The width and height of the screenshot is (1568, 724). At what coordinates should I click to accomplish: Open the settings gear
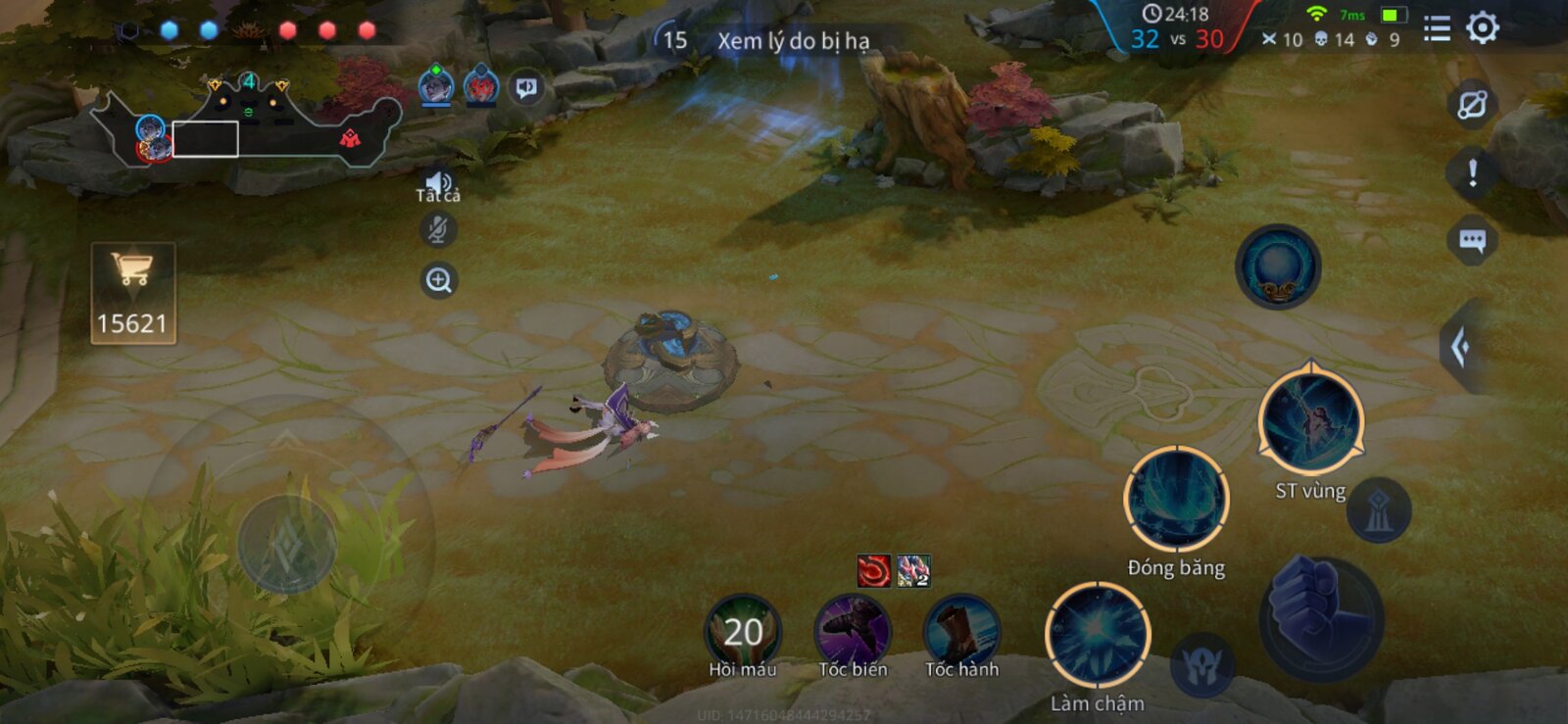(x=1482, y=28)
